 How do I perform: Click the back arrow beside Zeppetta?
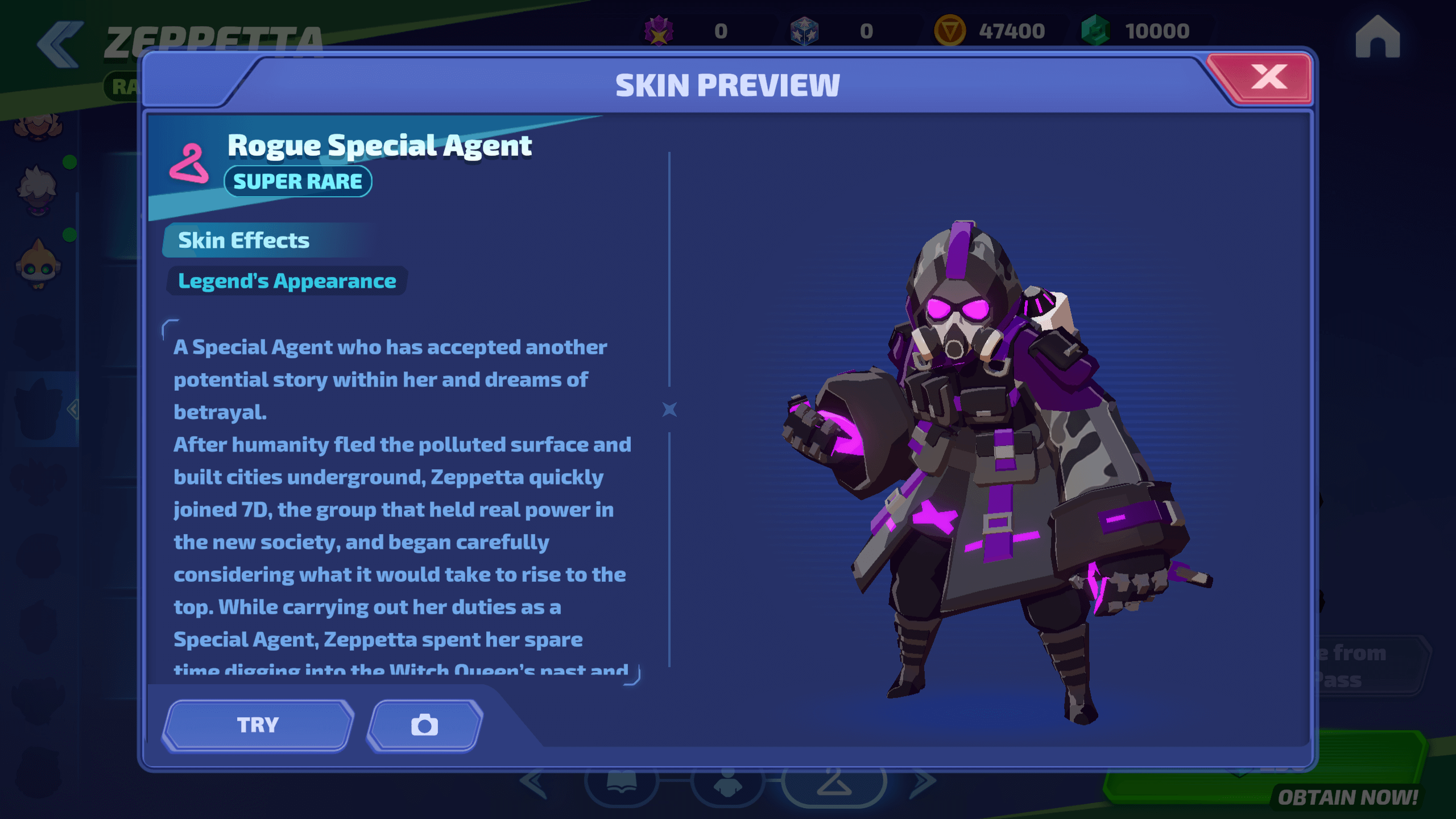pyautogui.click(x=60, y=44)
